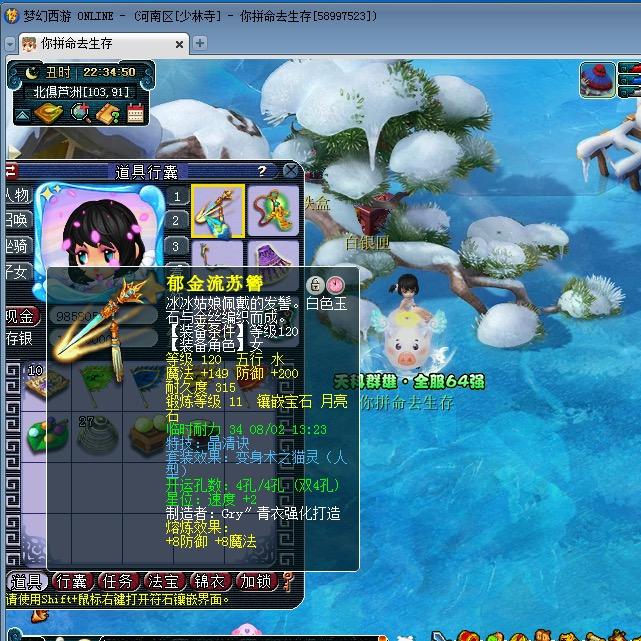Open a new tab next to 你拼命去生存
641x641 pixels.
coord(200,43)
